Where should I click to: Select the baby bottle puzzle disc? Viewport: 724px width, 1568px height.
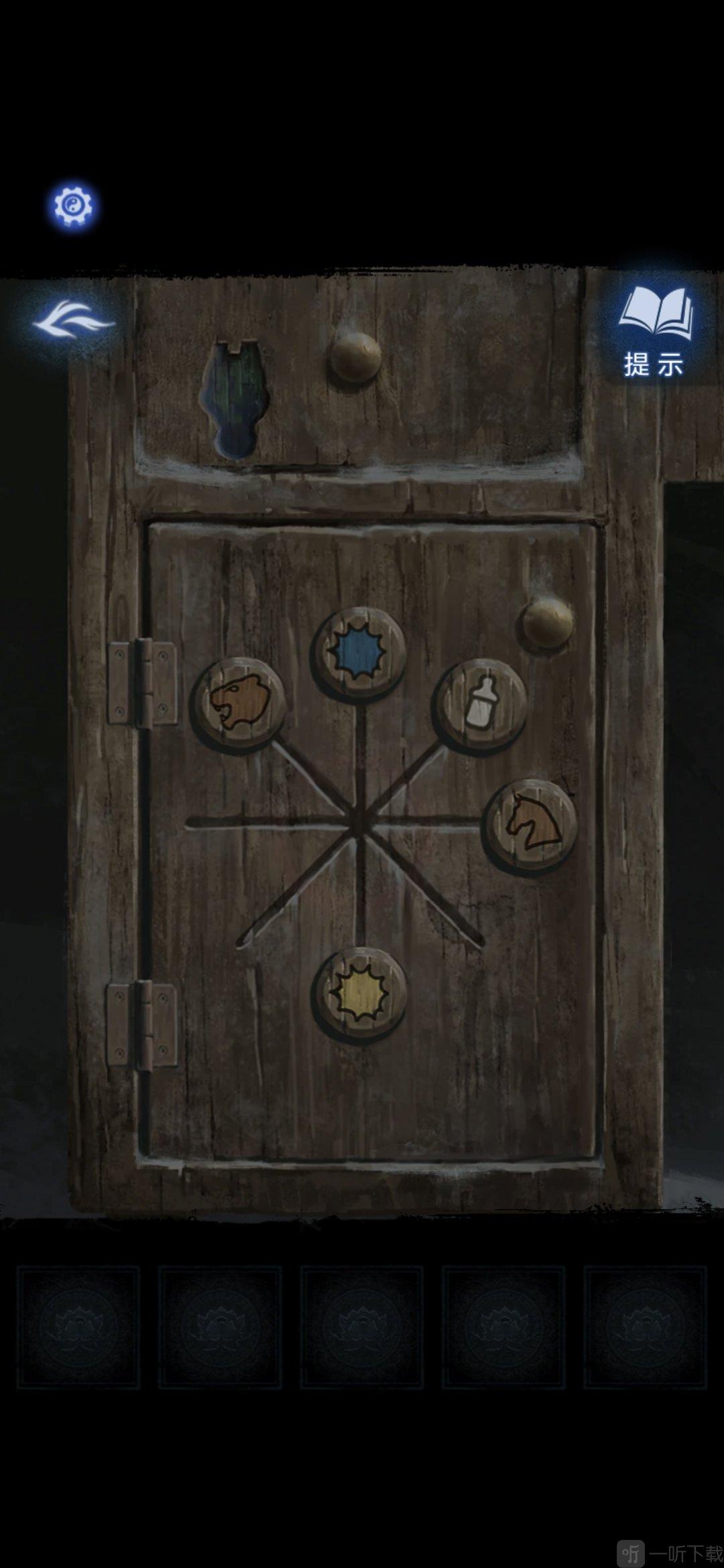[x=481, y=703]
